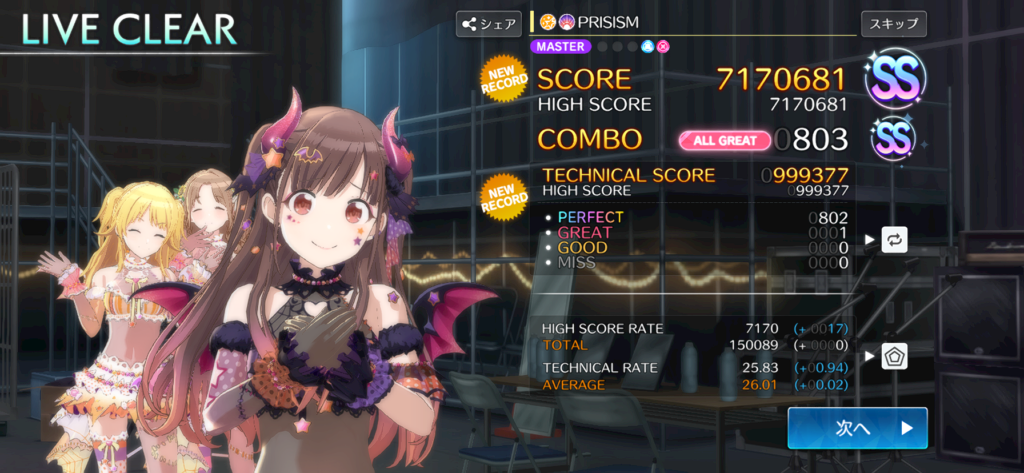The image size is (1024, 473).
Task: Tap the シェア share button
Action: [x=488, y=23]
